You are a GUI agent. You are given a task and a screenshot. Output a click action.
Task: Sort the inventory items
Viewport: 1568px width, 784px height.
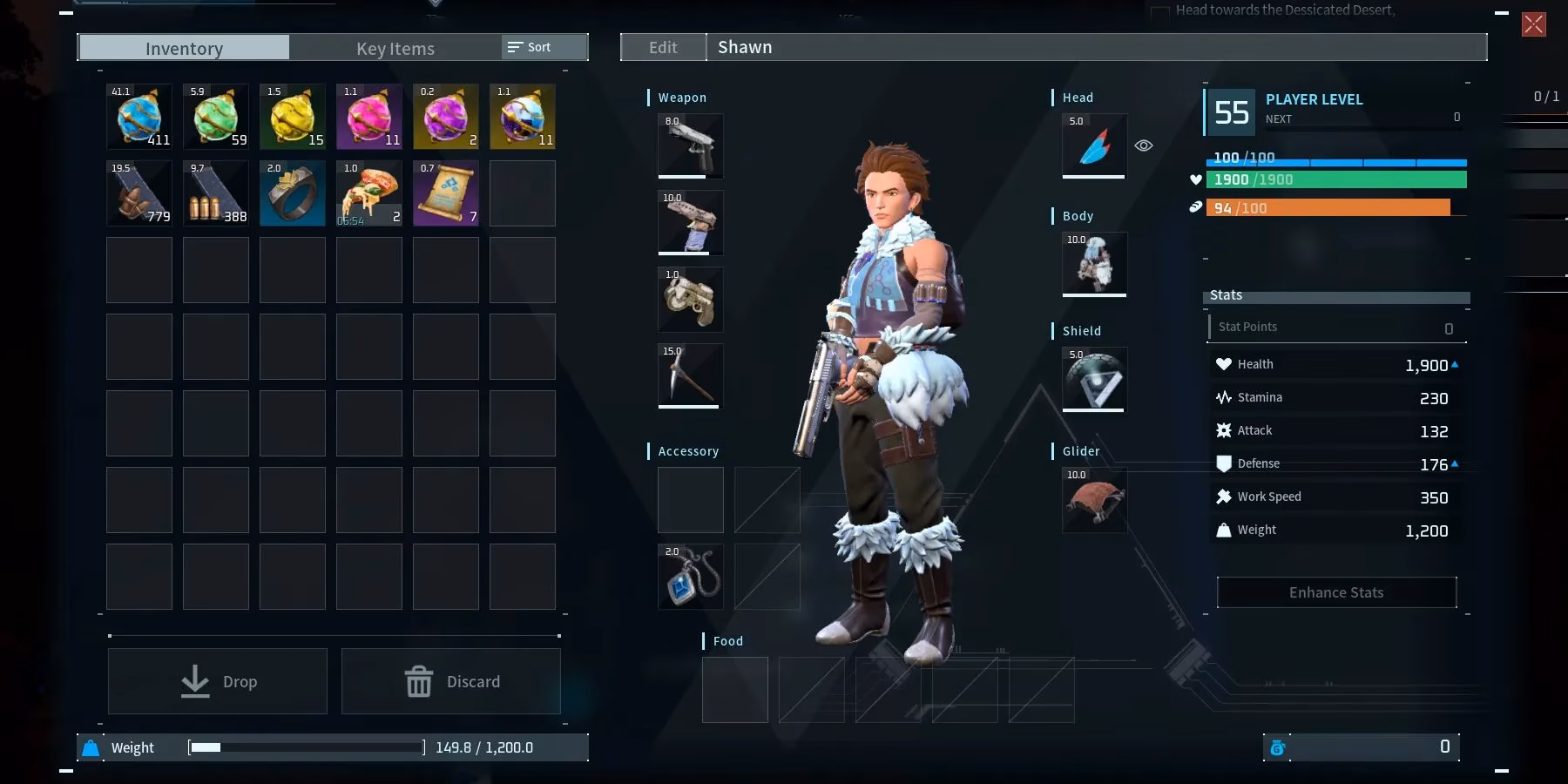point(530,47)
